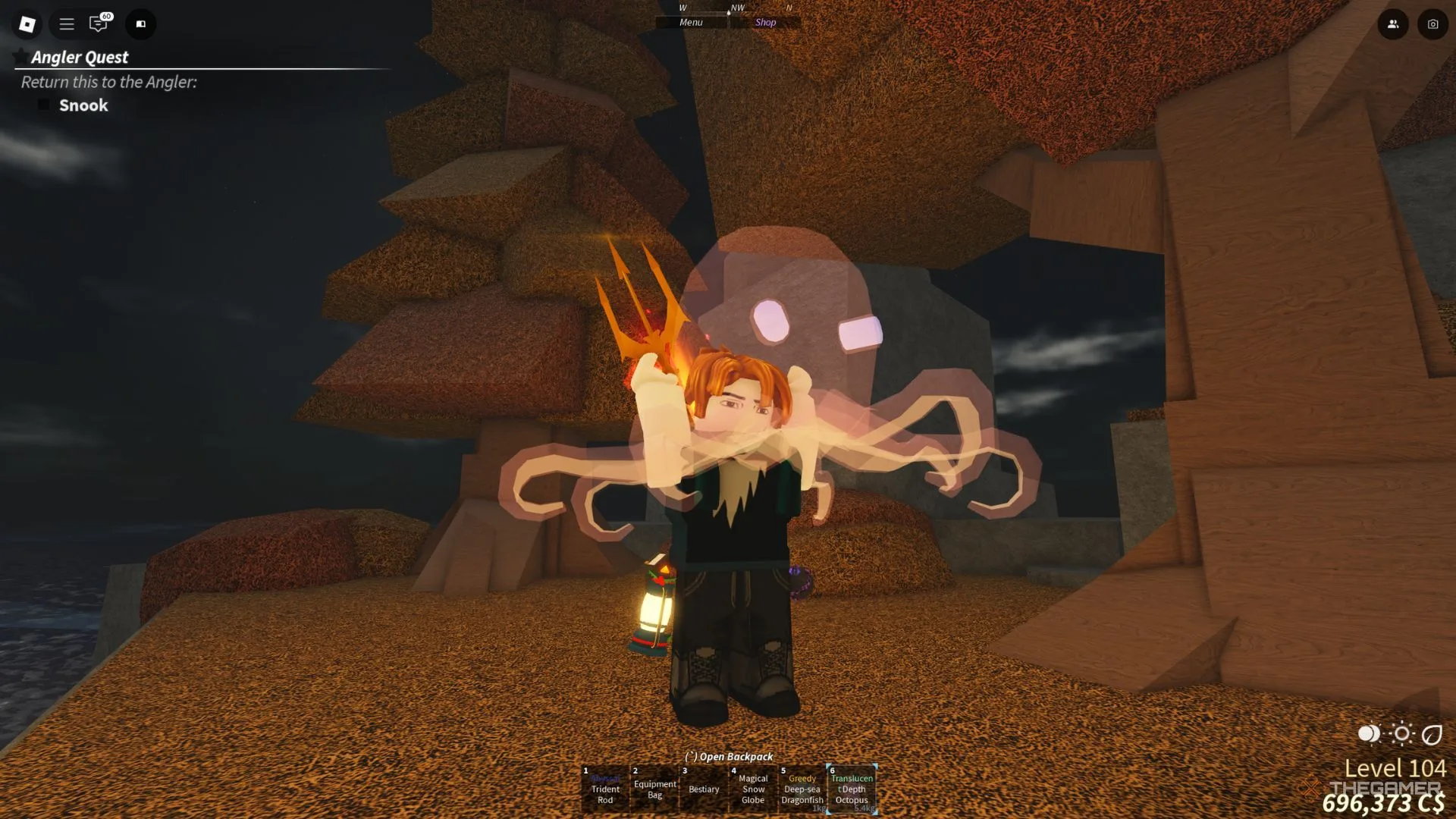Choose the Greedy Deep-sea Dragonfish slot
Image resolution: width=1456 pixels, height=819 pixels.
[802, 789]
